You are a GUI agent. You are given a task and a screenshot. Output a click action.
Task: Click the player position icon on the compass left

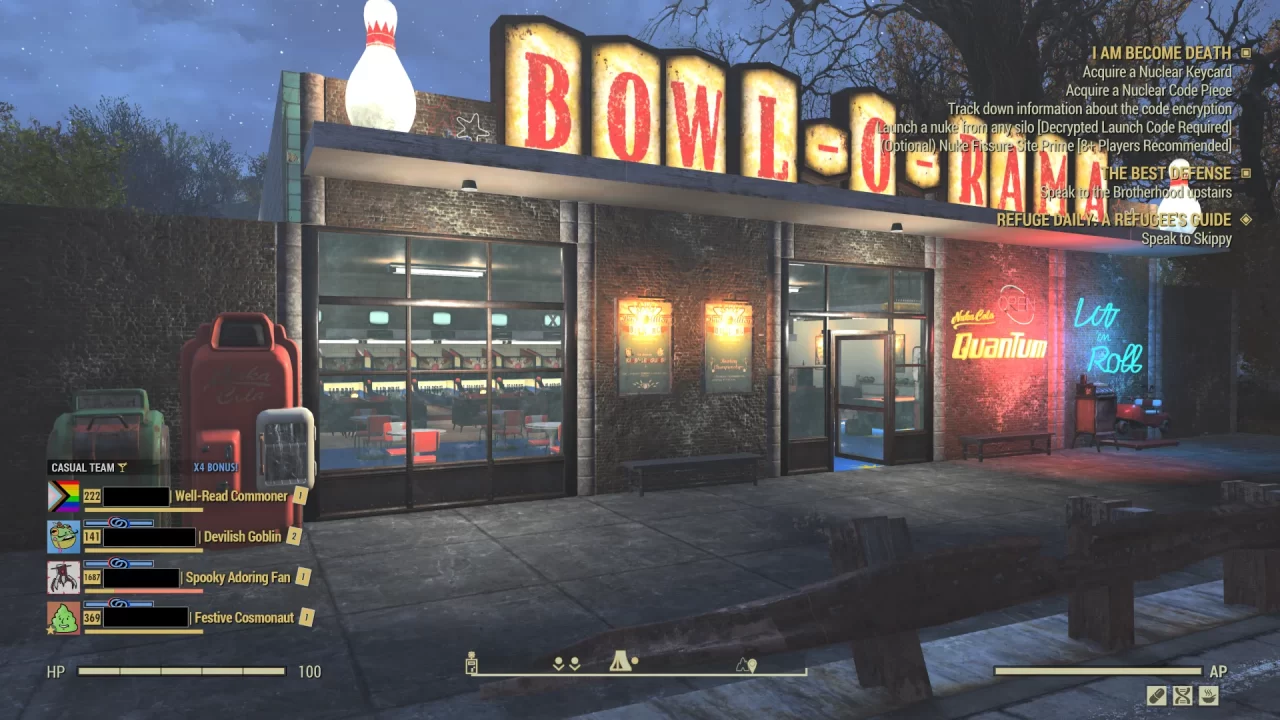coord(470,662)
